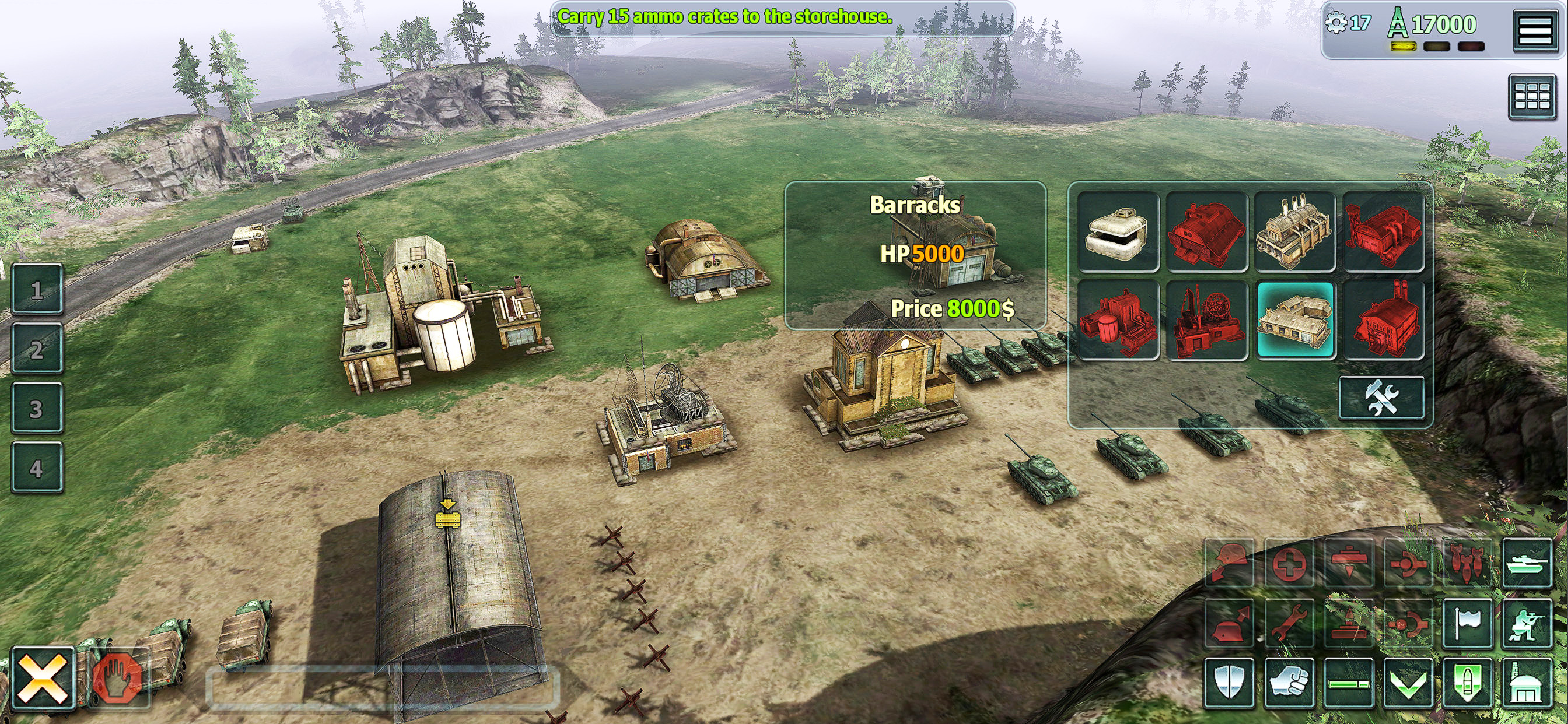1568x724 pixels.
Task: Click the hammer and wrench repair button
Action: point(1381,399)
